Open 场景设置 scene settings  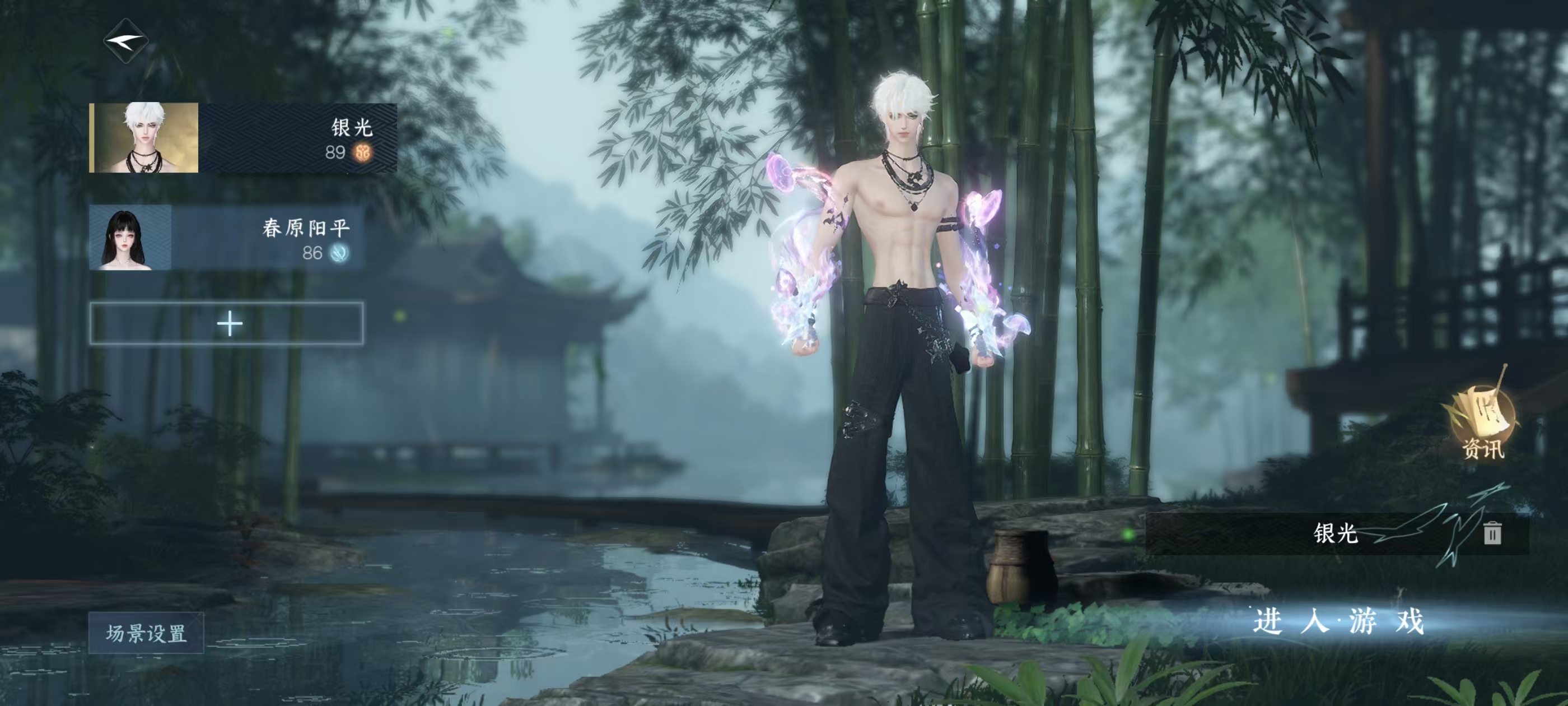pyautogui.click(x=146, y=634)
